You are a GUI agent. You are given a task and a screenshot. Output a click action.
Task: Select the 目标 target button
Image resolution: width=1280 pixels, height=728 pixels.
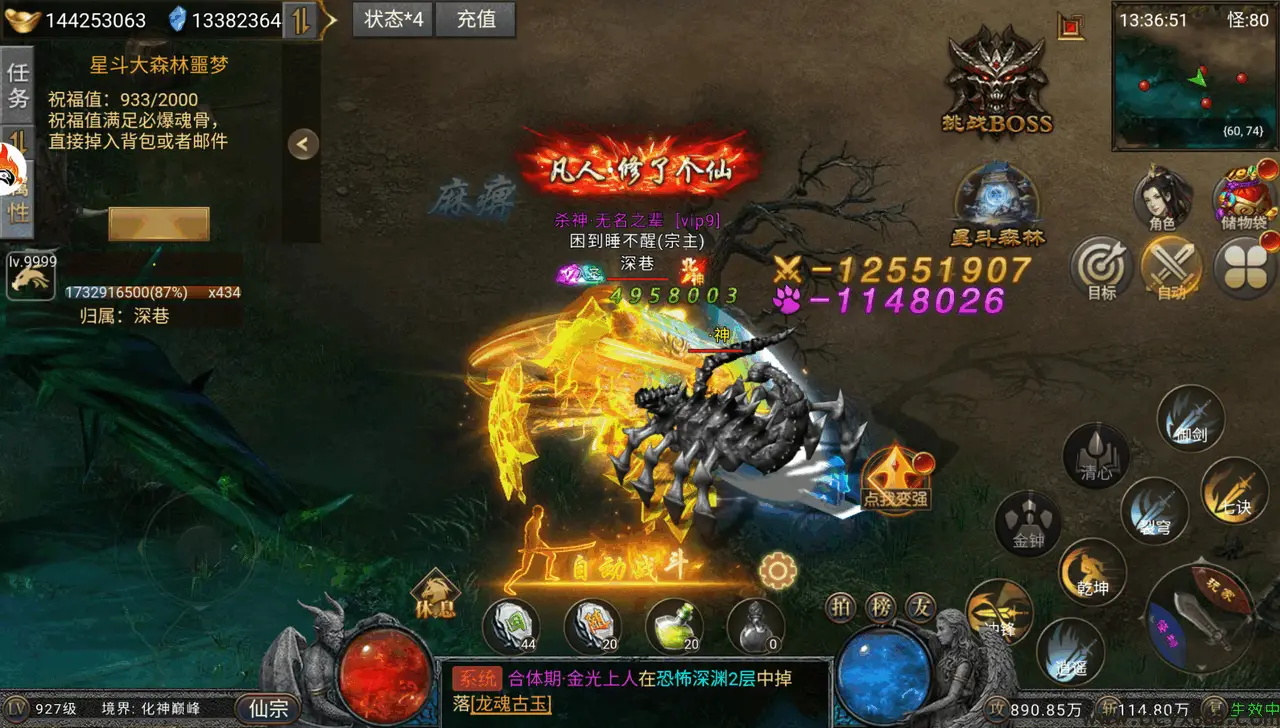pyautogui.click(x=1101, y=268)
